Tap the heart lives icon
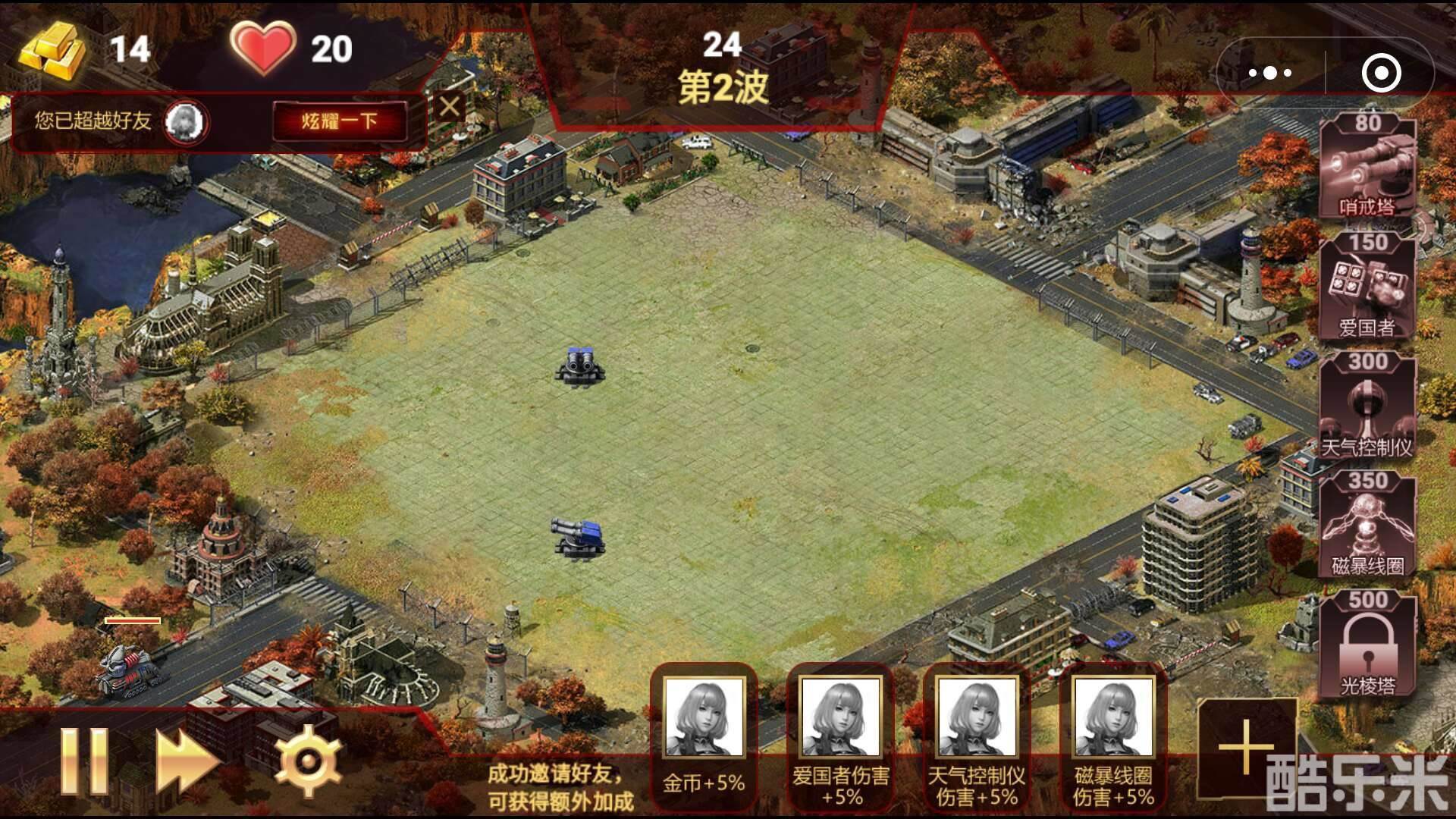The image size is (1456, 819). tap(265, 47)
